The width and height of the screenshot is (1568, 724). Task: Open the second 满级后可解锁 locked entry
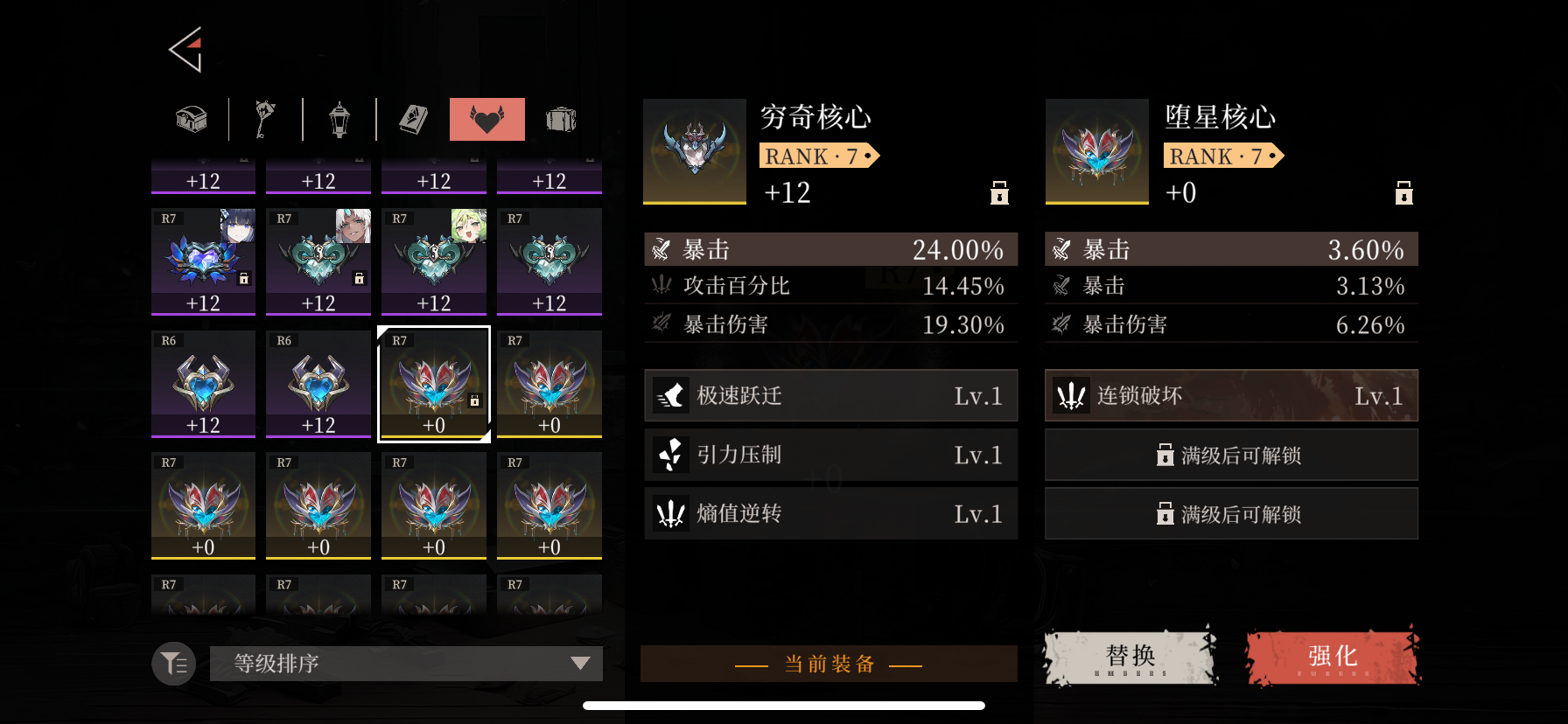1230,513
